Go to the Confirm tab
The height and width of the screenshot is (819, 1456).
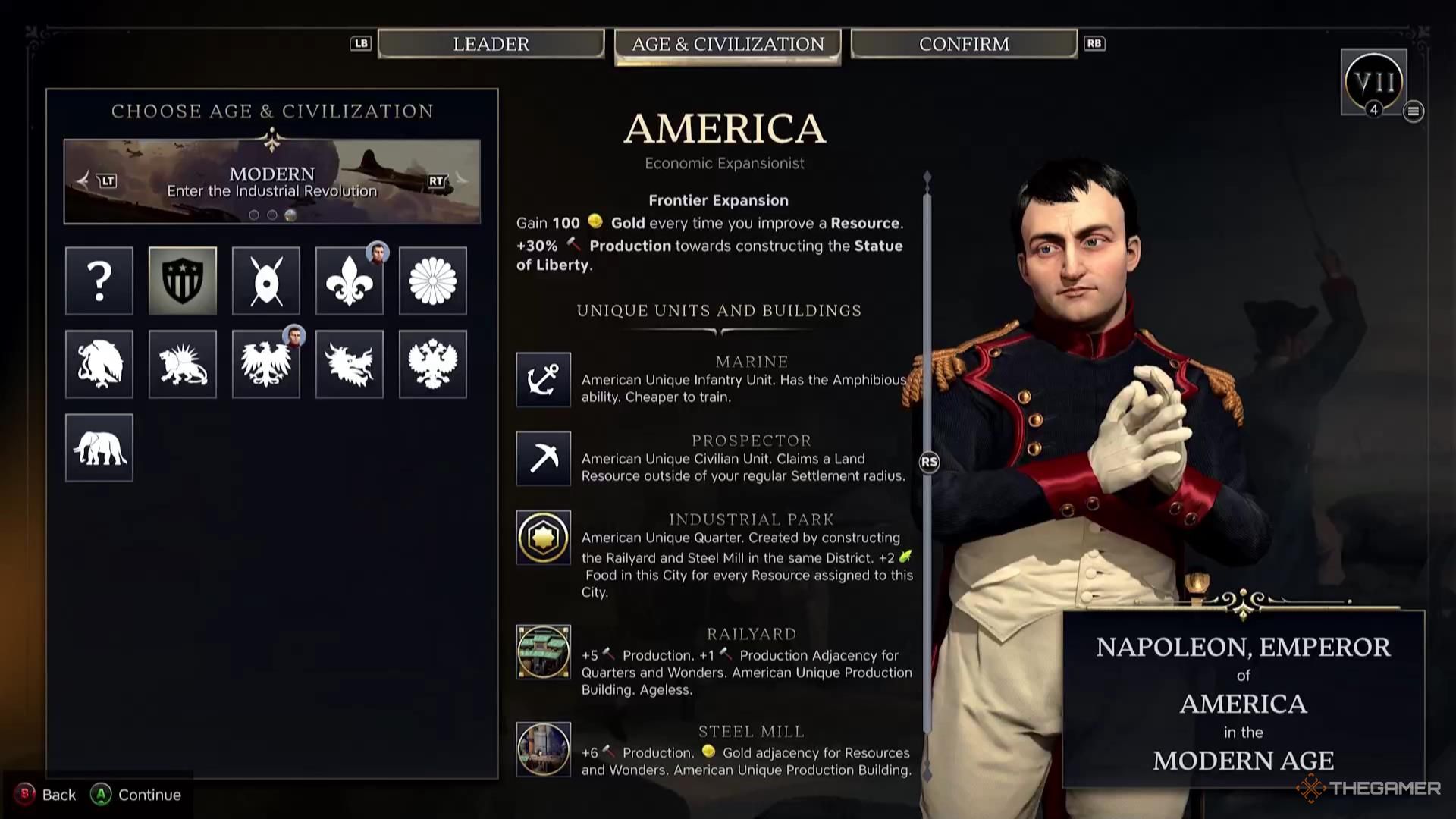pos(964,44)
